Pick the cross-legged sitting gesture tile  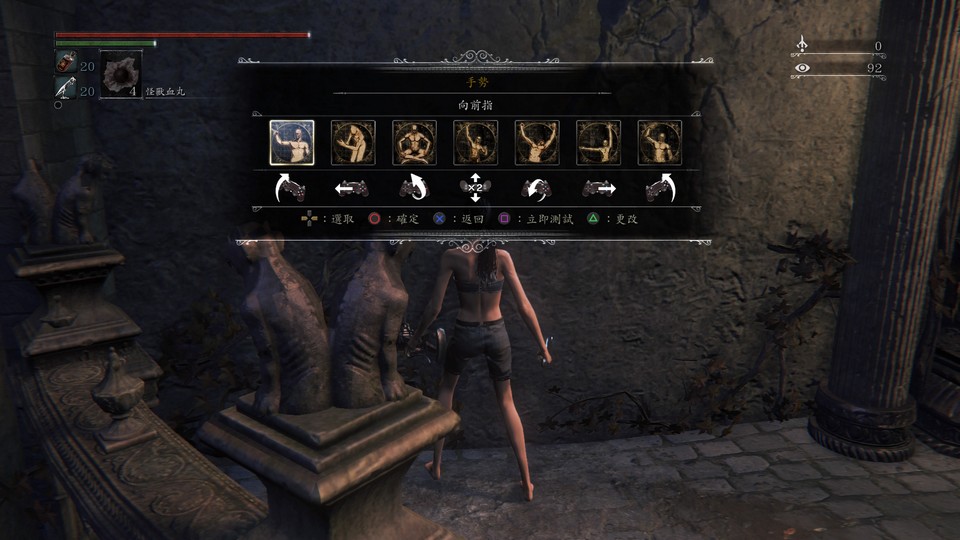pyautogui.click(x=414, y=142)
